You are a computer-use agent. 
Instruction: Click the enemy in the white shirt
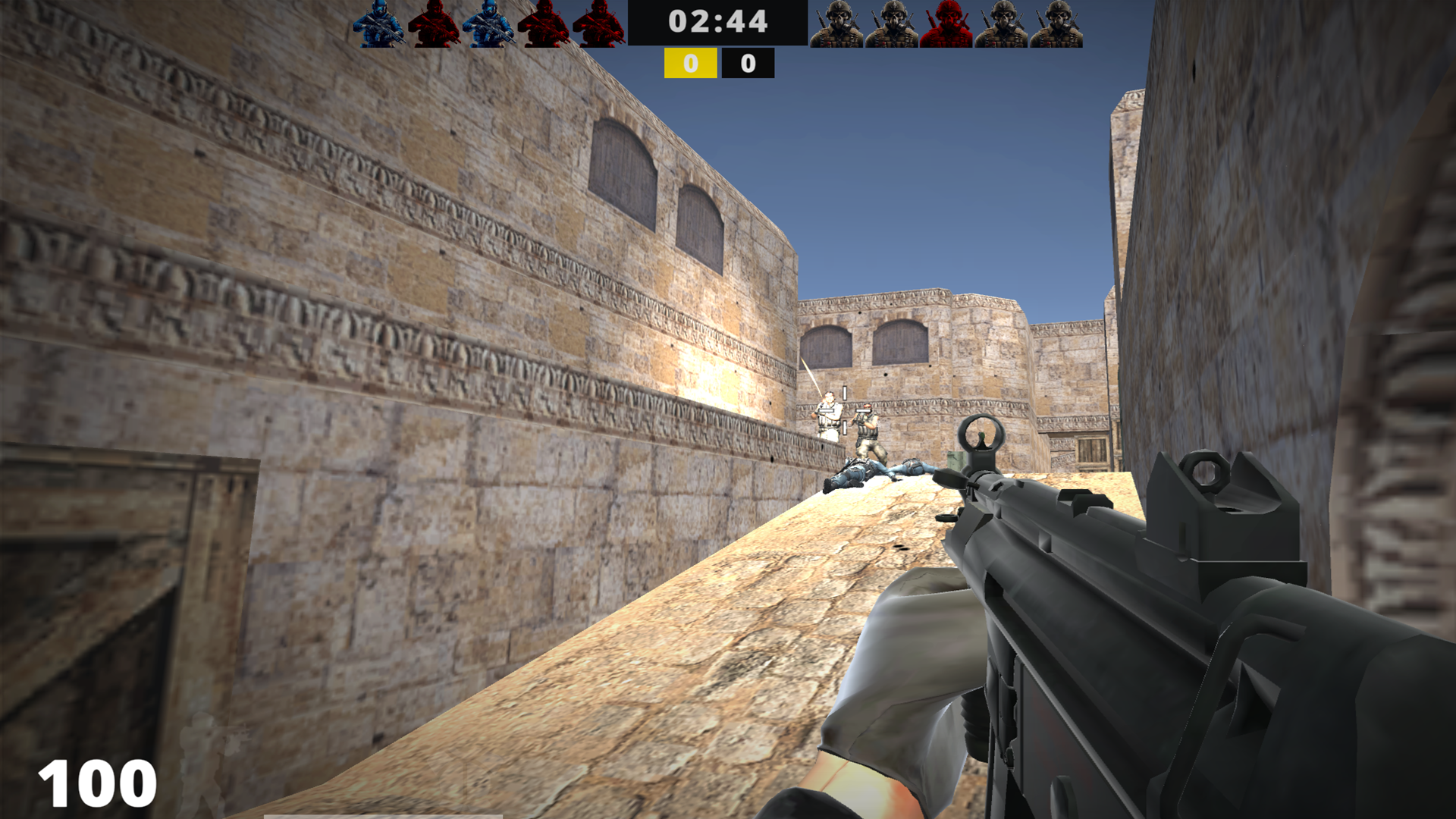pyautogui.click(x=829, y=416)
